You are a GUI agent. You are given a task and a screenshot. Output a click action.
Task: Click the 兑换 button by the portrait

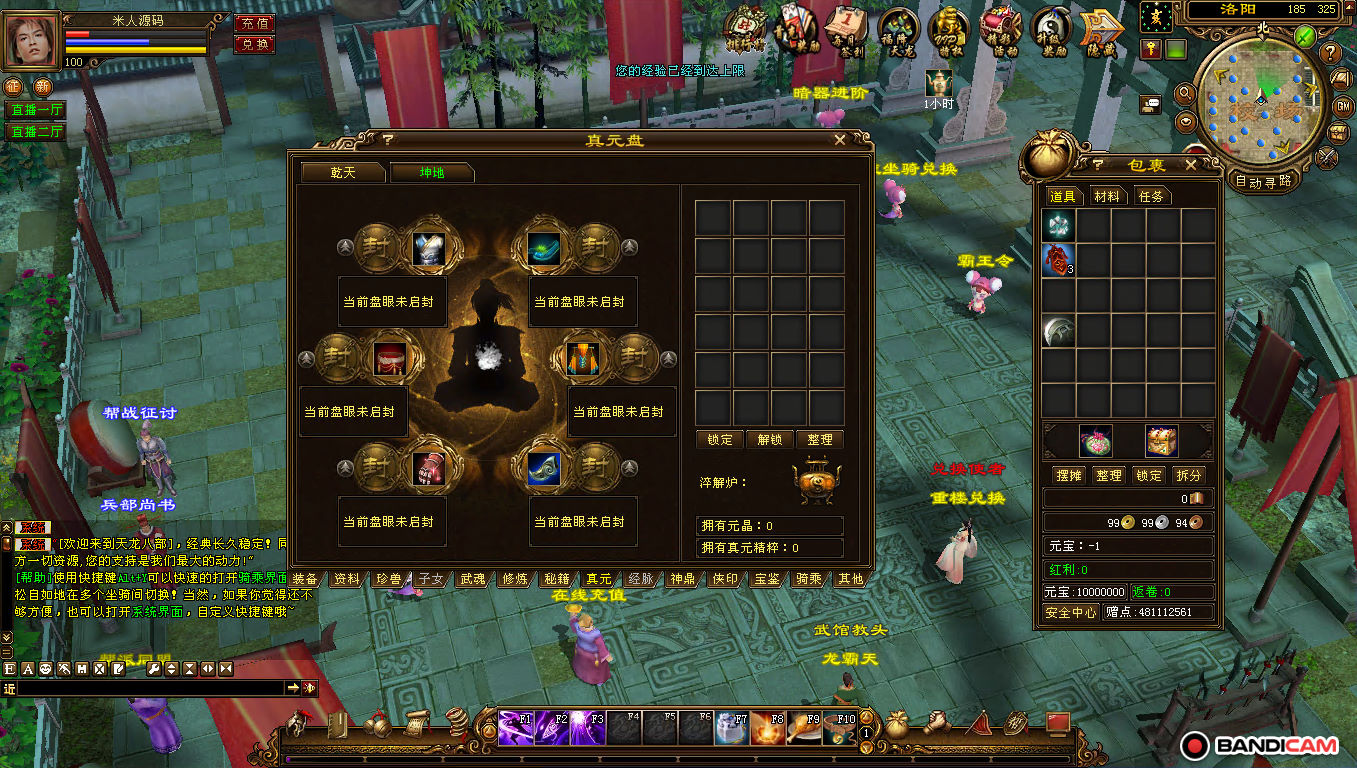click(254, 45)
